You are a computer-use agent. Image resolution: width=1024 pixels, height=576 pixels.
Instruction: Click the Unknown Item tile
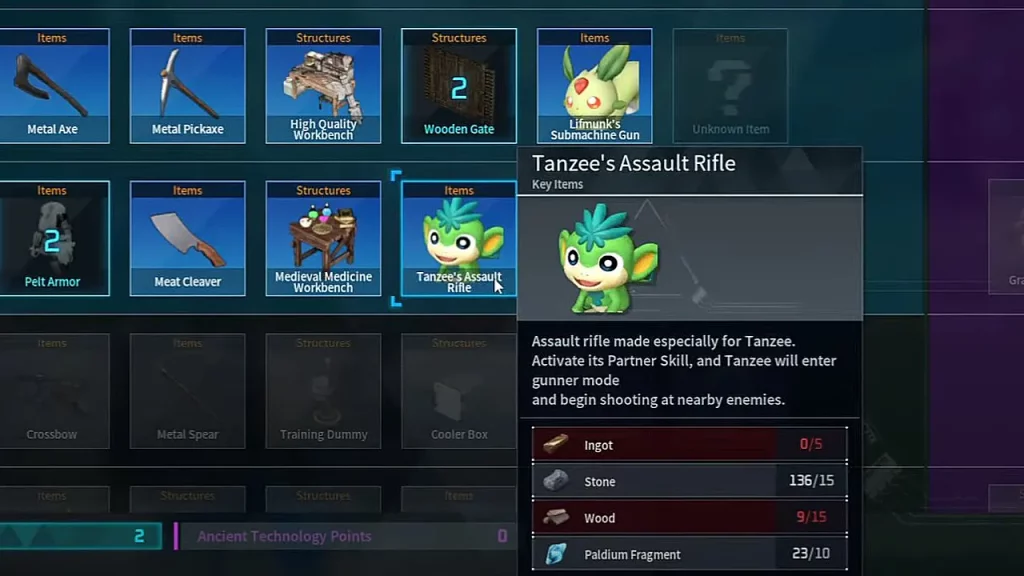click(730, 86)
